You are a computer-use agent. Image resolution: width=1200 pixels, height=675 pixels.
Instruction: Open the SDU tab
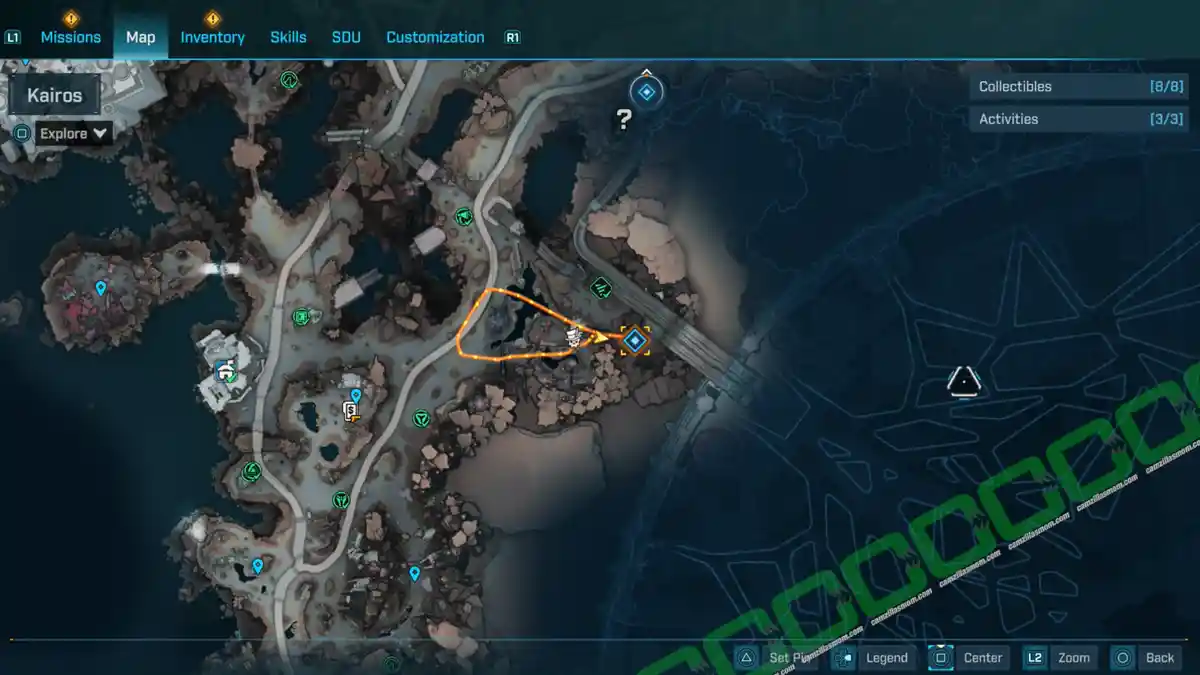pyautogui.click(x=346, y=37)
